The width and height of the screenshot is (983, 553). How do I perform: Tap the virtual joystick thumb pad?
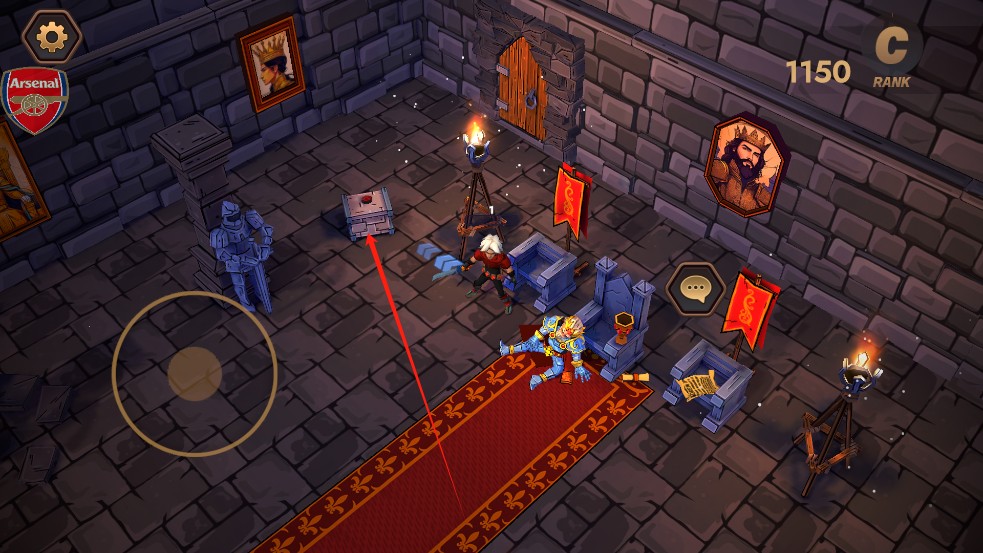point(194,373)
